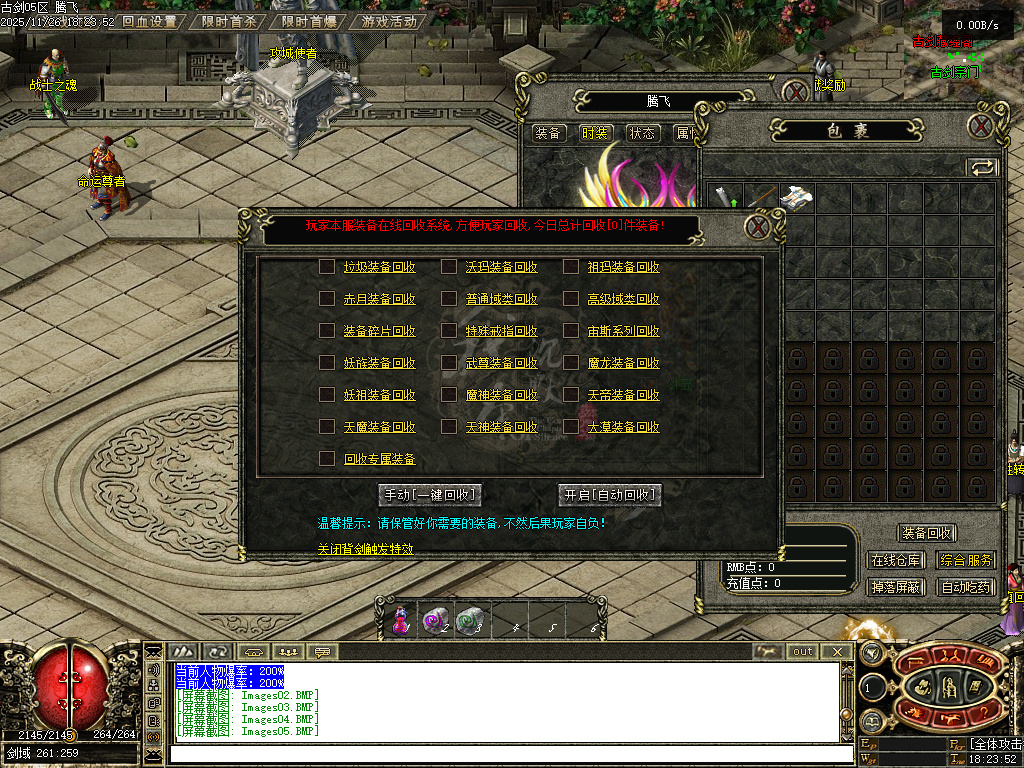Activate the 开启[自动回收] button
The image size is (1024, 768).
(x=610, y=495)
